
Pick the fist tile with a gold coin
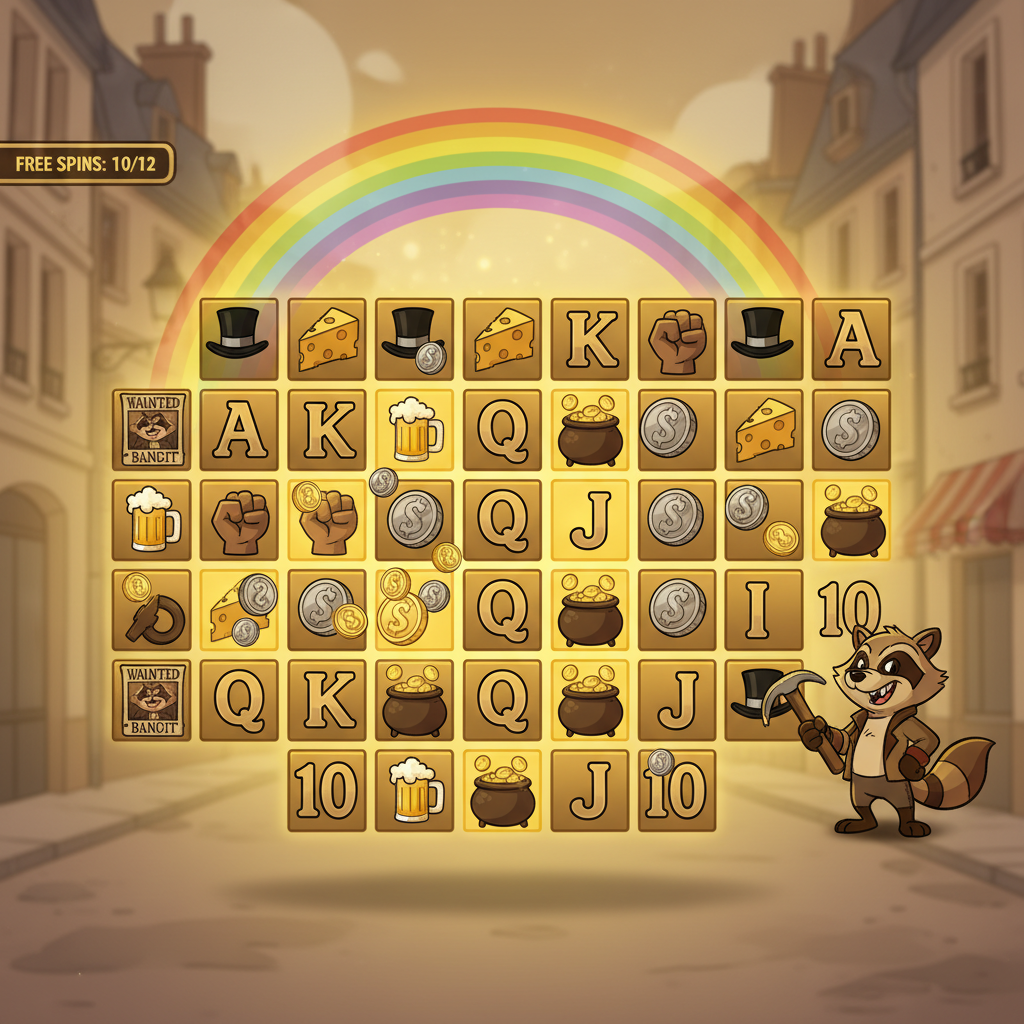click(326, 520)
